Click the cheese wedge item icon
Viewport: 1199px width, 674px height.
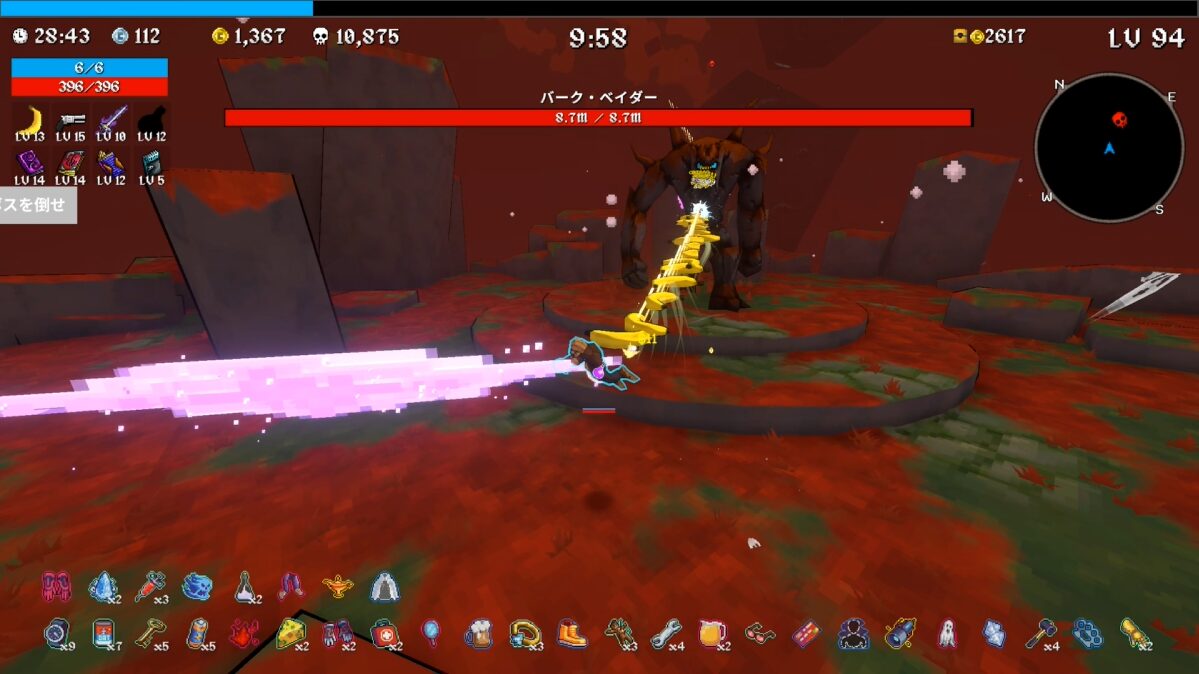coord(290,633)
